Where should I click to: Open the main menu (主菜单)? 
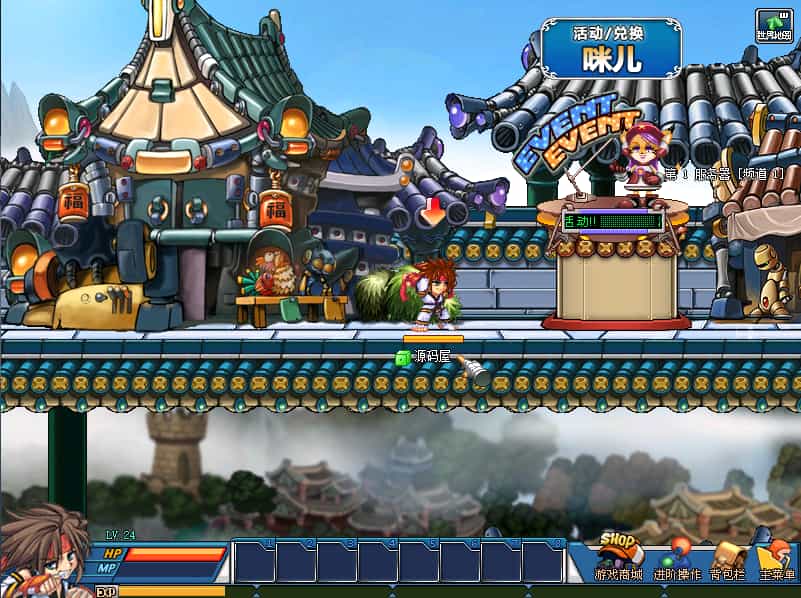point(775,560)
